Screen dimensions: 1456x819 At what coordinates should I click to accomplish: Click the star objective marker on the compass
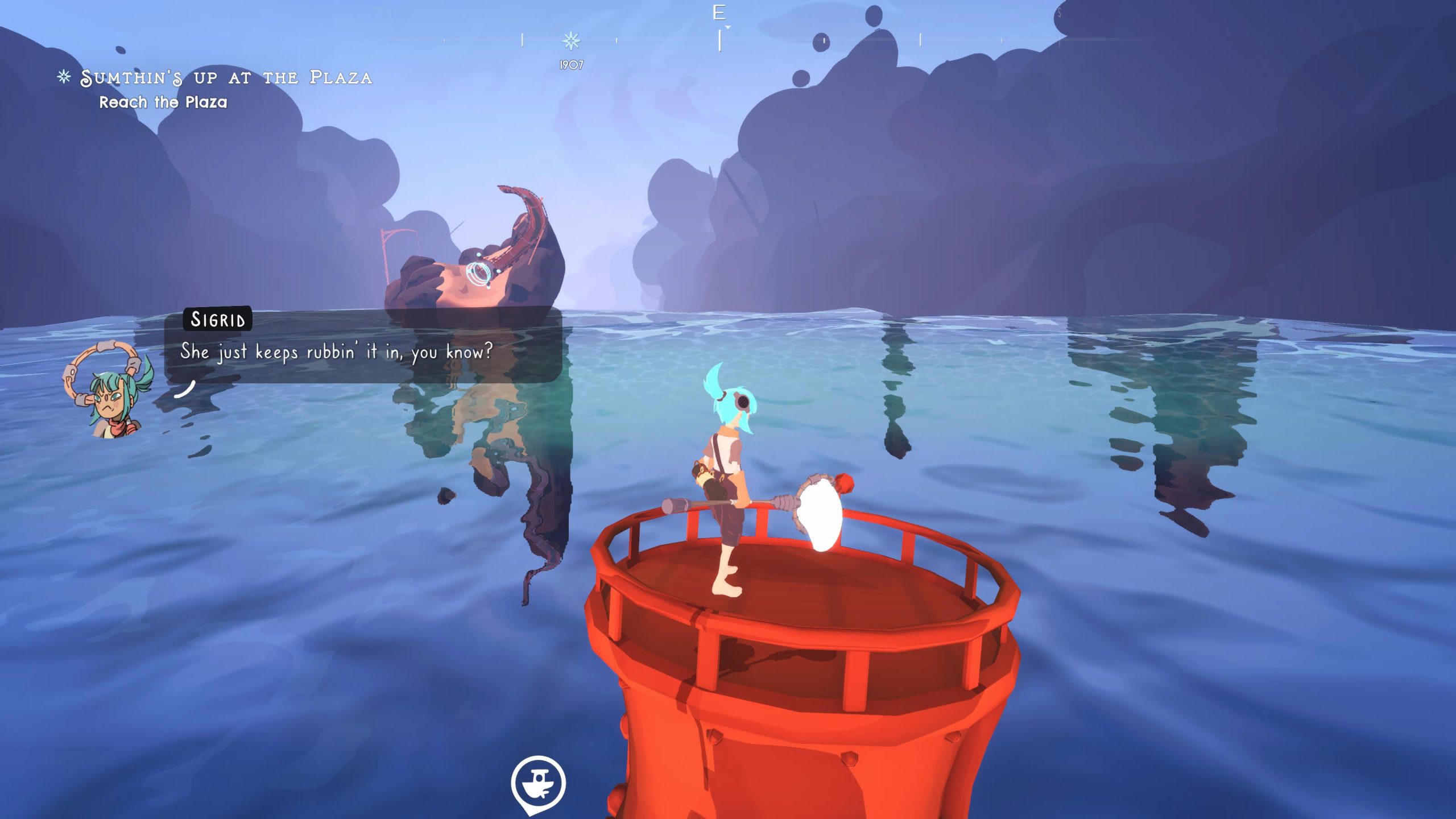tap(571, 41)
